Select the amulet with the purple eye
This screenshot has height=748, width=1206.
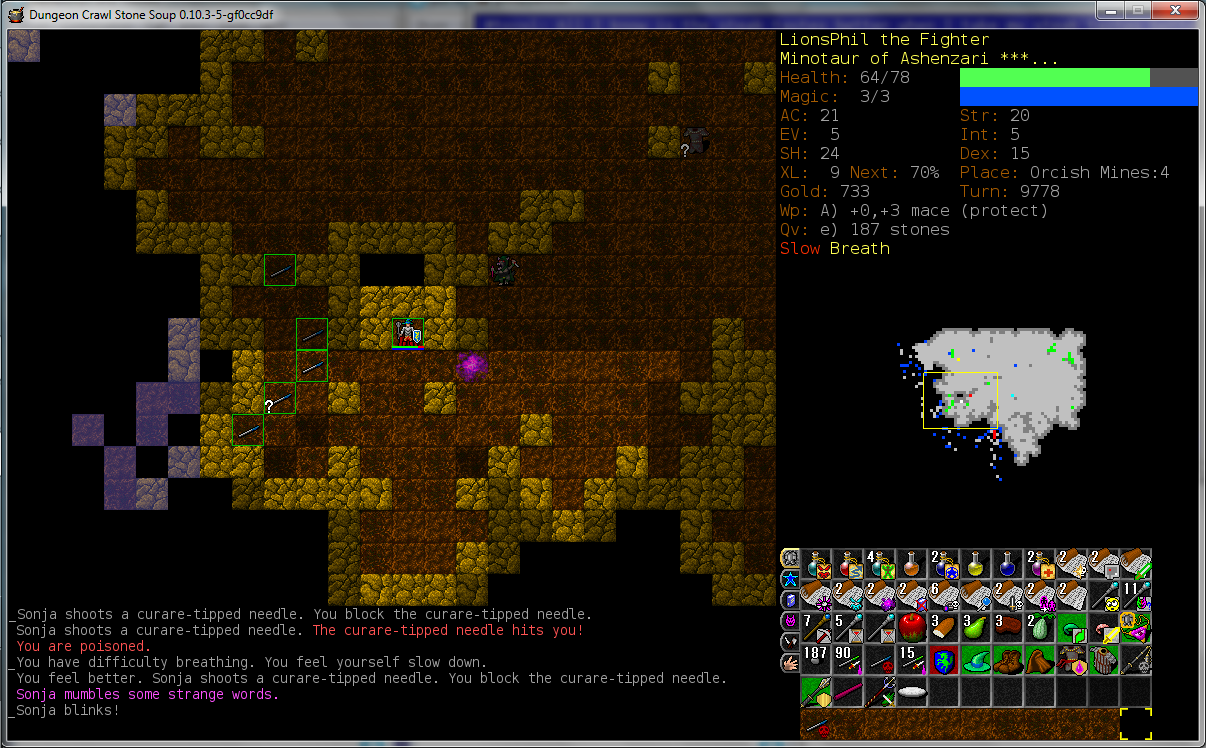click(1136, 628)
